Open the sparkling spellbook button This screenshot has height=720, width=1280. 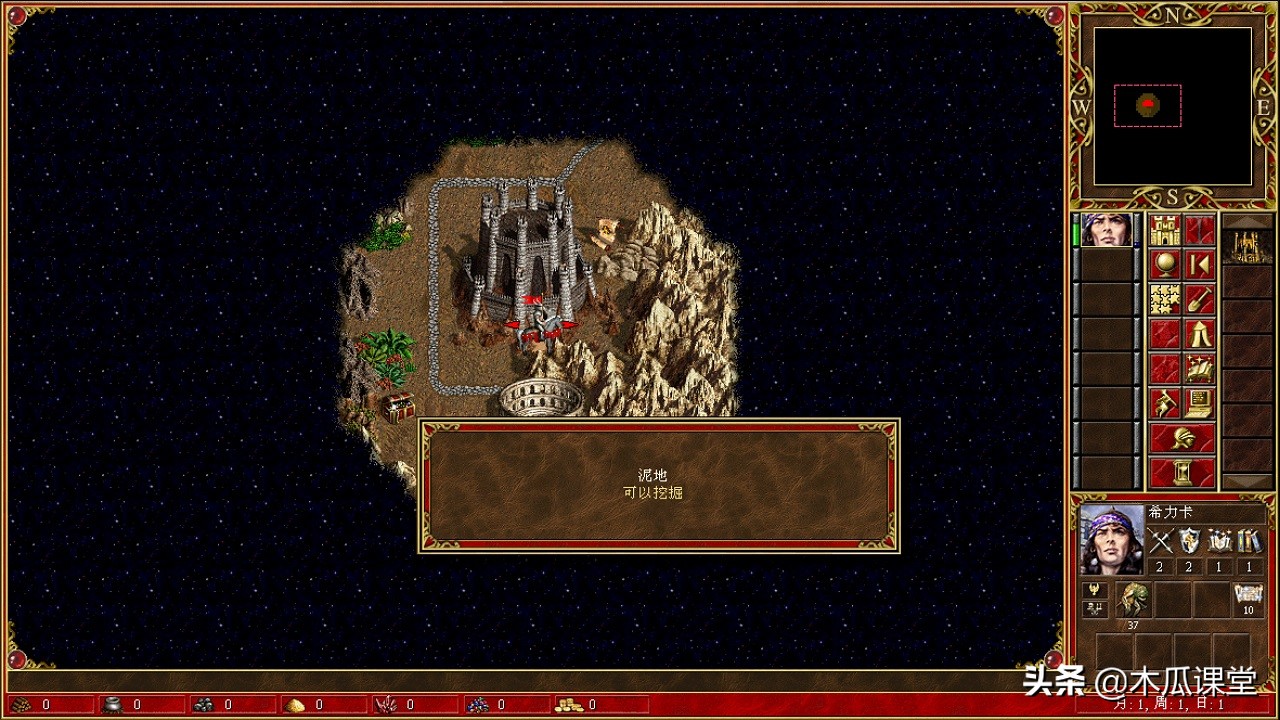1200,368
